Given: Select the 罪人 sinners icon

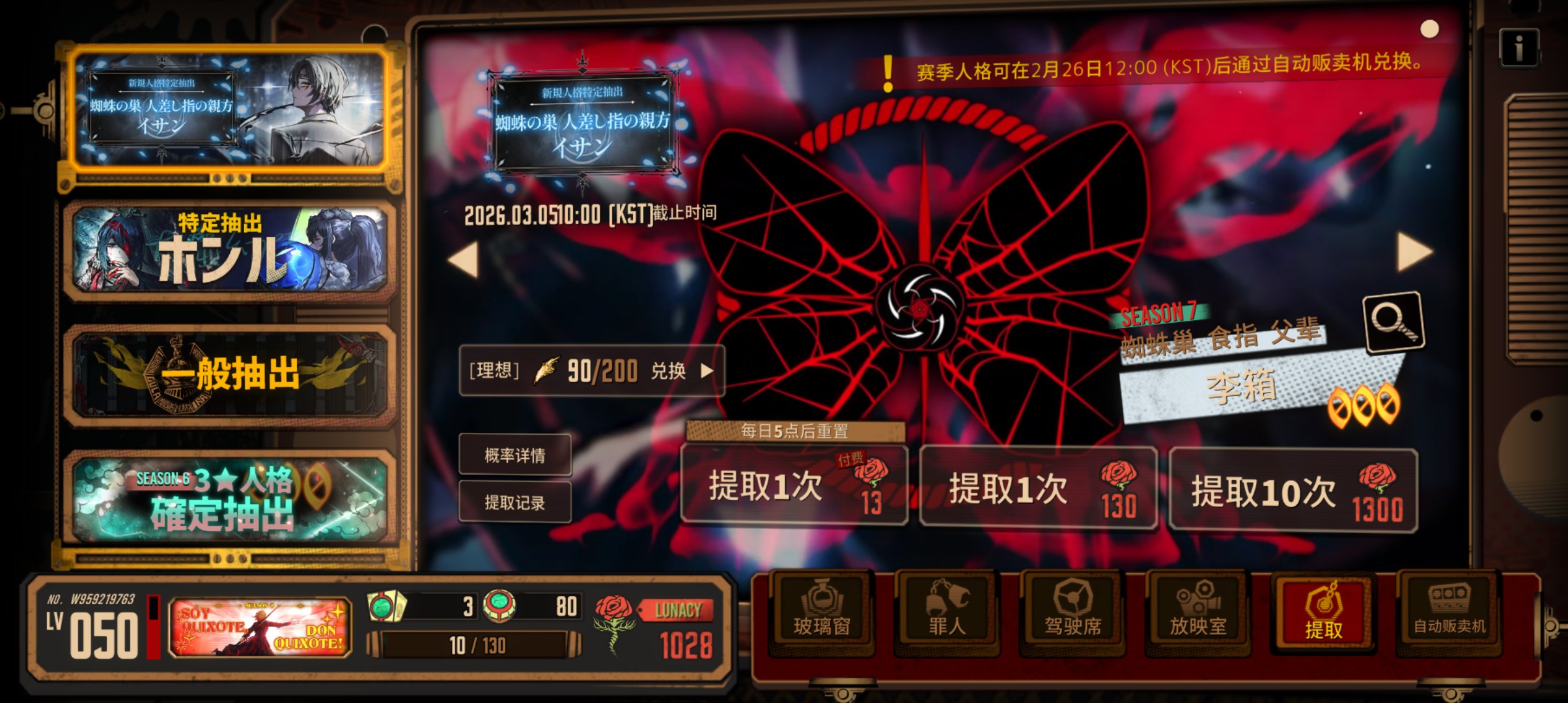Looking at the screenshot, I should tap(947, 615).
